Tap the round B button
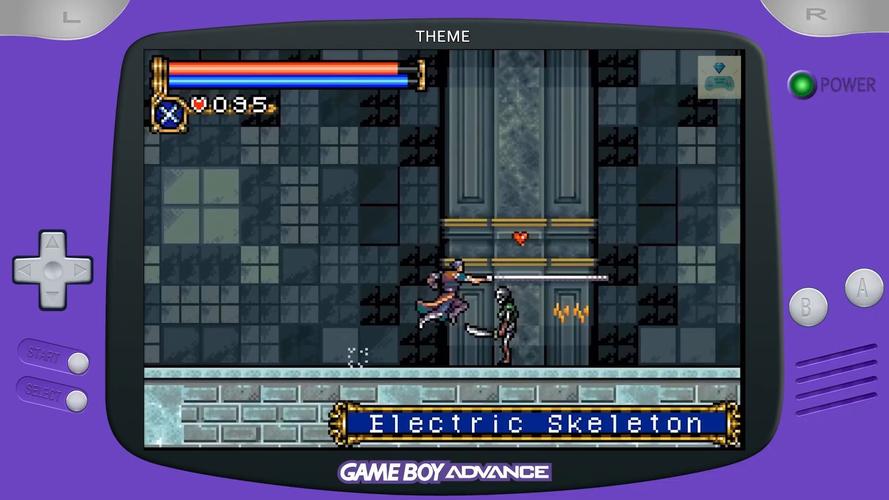 point(808,306)
